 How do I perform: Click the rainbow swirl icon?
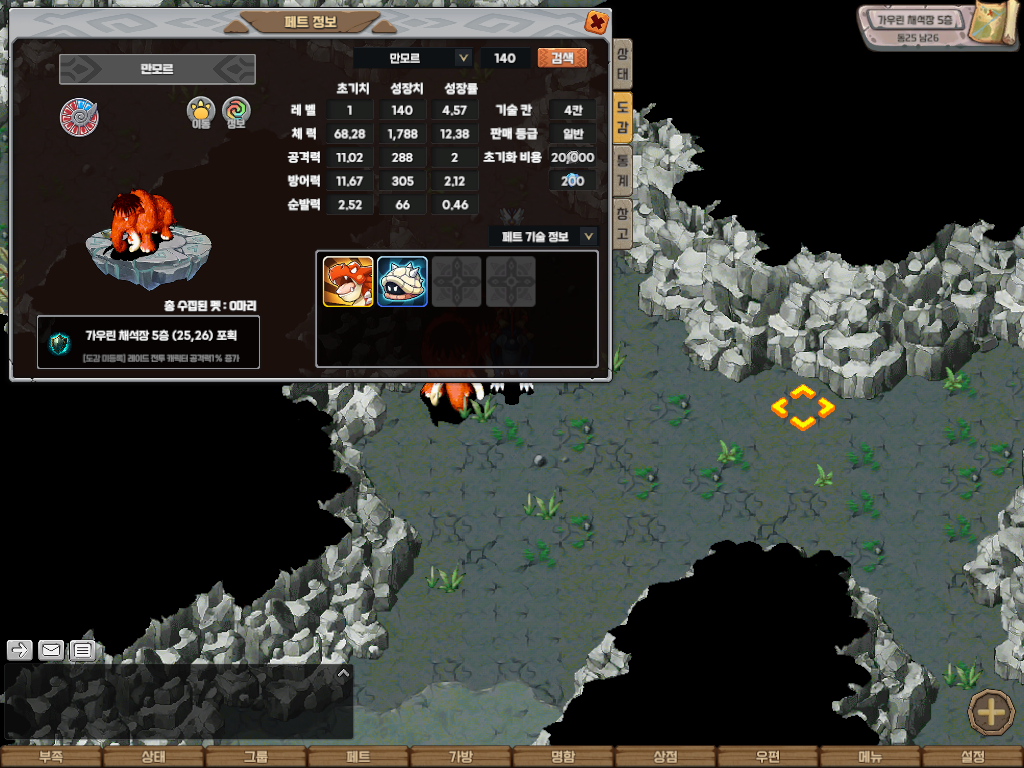tap(236, 112)
